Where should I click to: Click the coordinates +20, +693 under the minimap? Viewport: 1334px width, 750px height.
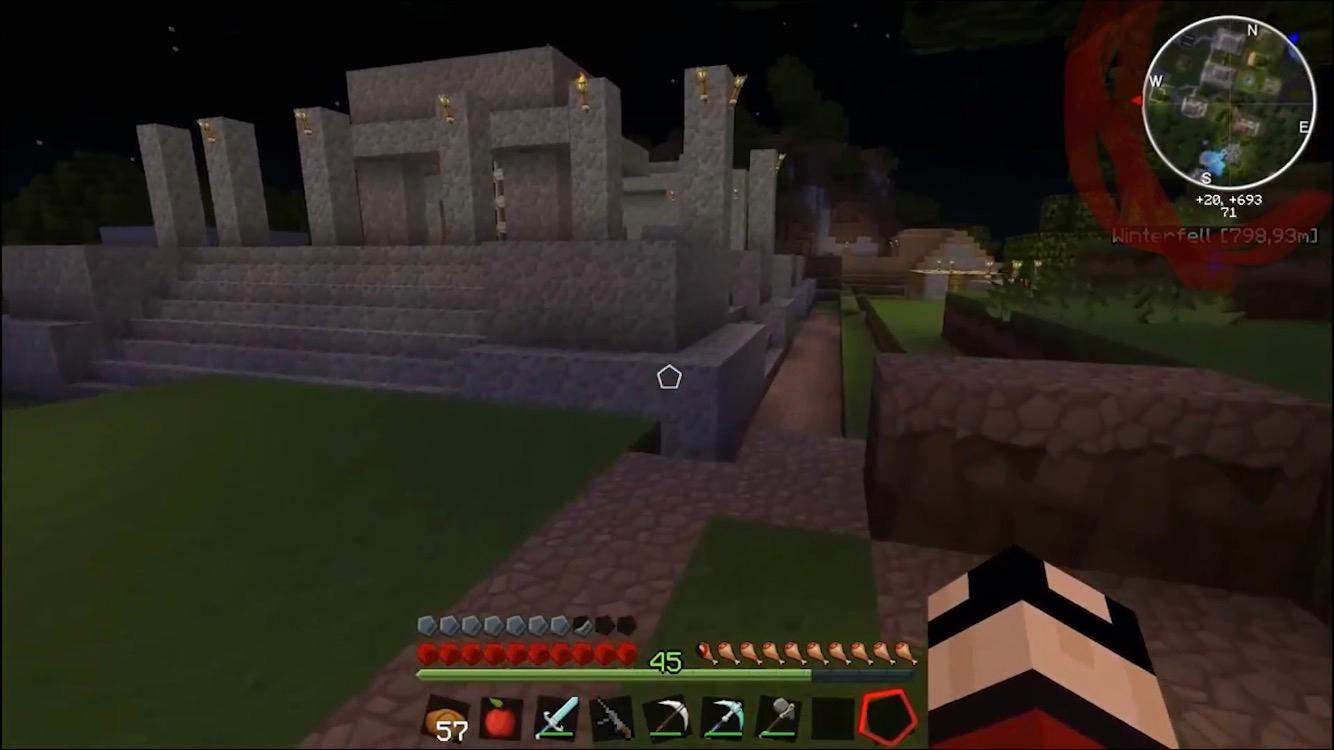[1229, 199]
